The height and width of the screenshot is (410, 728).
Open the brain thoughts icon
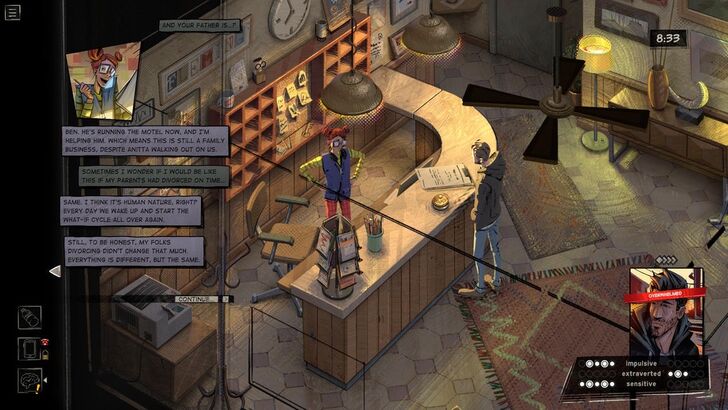[x=30, y=381]
